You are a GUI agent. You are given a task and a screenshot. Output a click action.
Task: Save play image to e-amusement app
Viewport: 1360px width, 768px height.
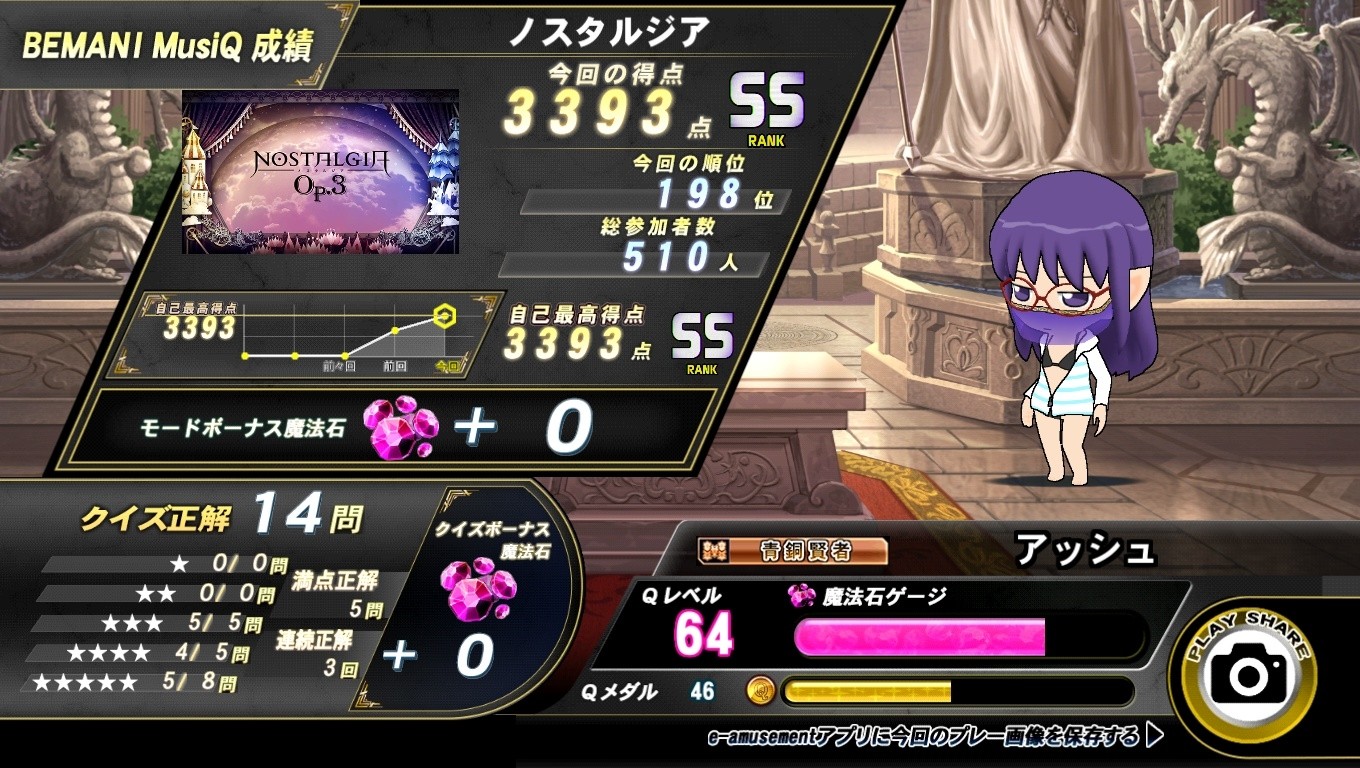pyautogui.click(x=935, y=738)
